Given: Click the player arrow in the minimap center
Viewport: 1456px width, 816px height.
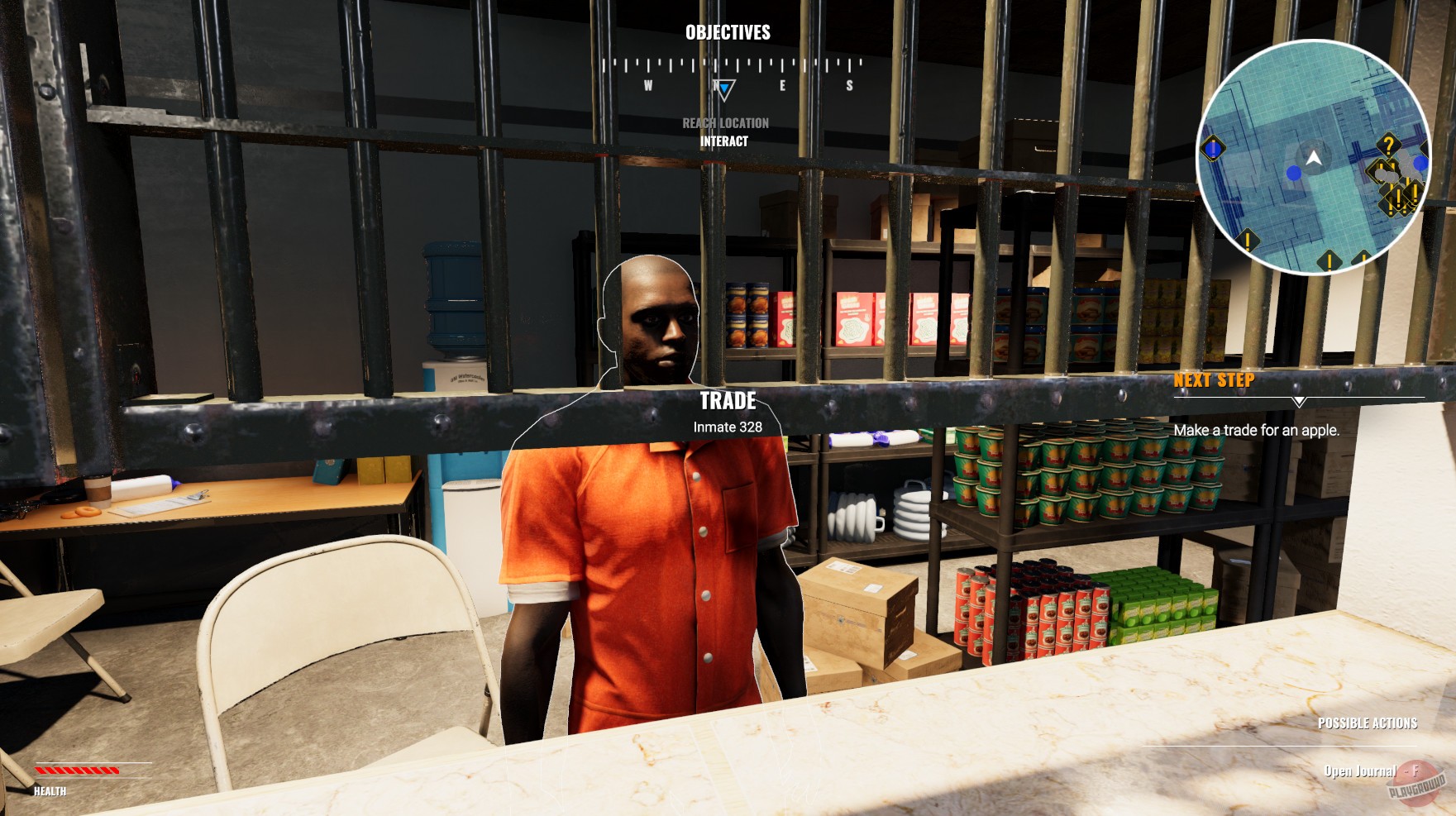Looking at the screenshot, I should click(x=1314, y=159).
